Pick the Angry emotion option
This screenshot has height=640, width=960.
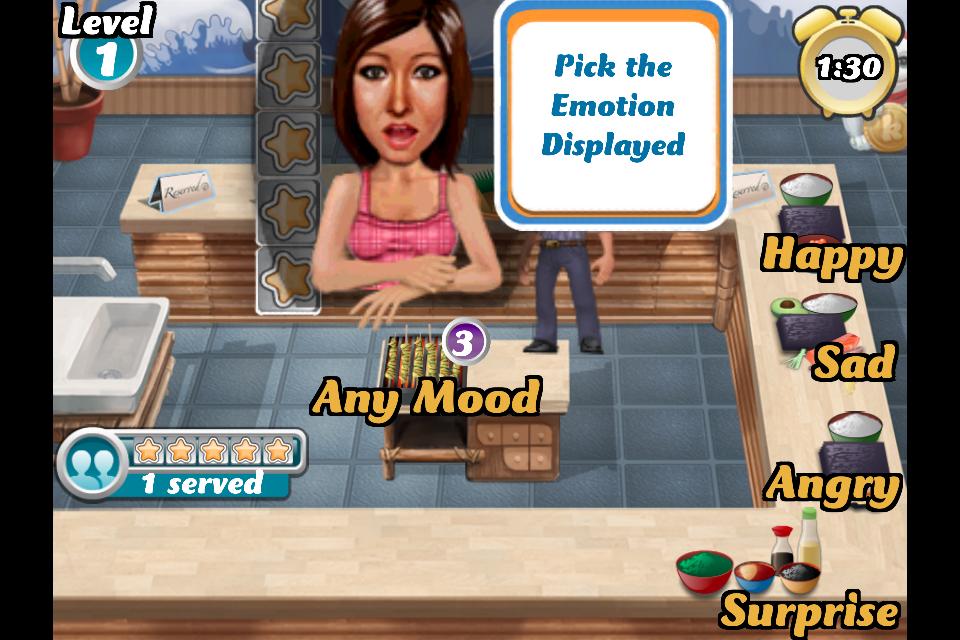click(x=832, y=485)
